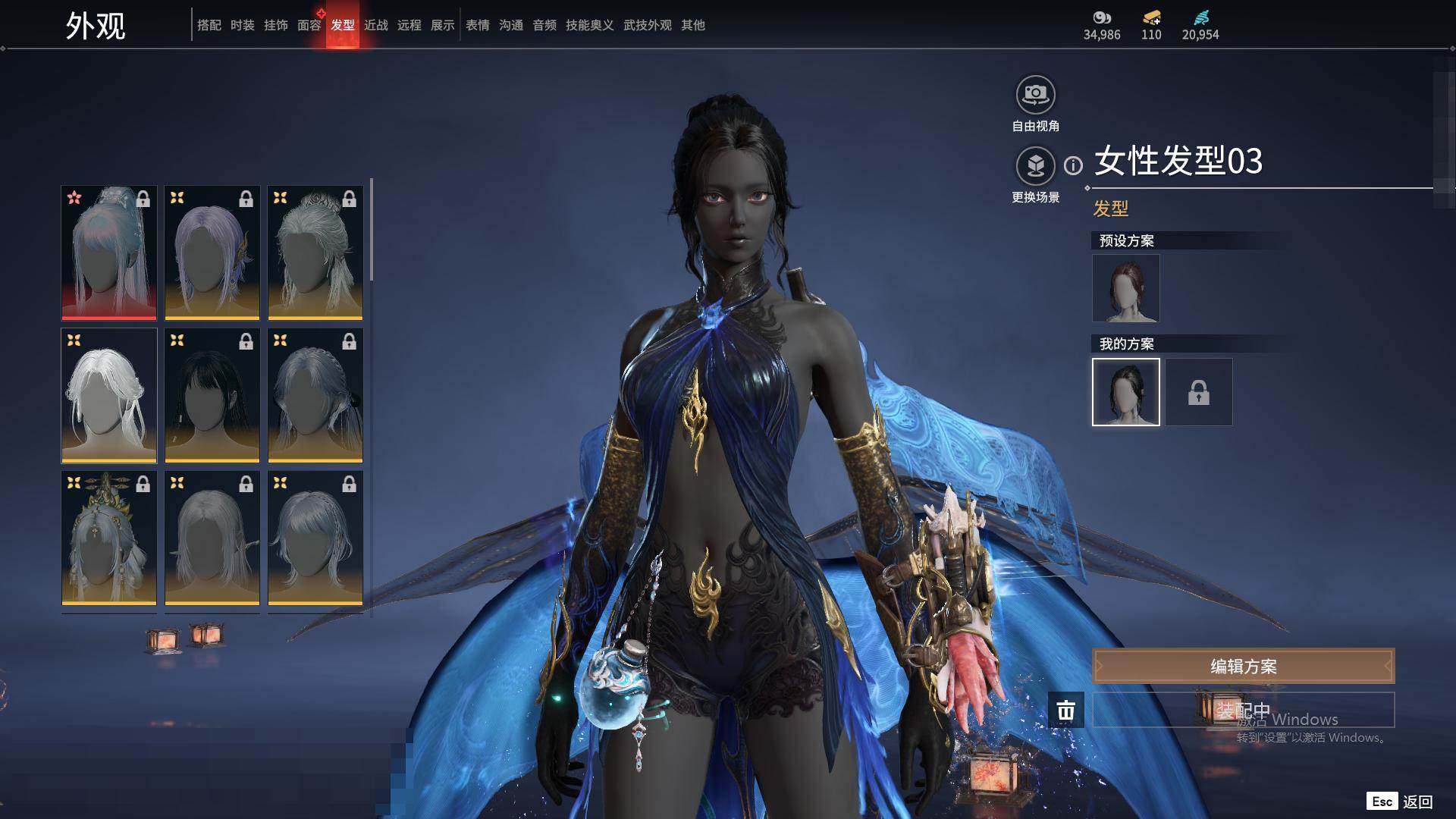Image resolution: width=1456 pixels, height=819 pixels.
Task: Click the 编辑方案 button
Action: click(x=1243, y=666)
